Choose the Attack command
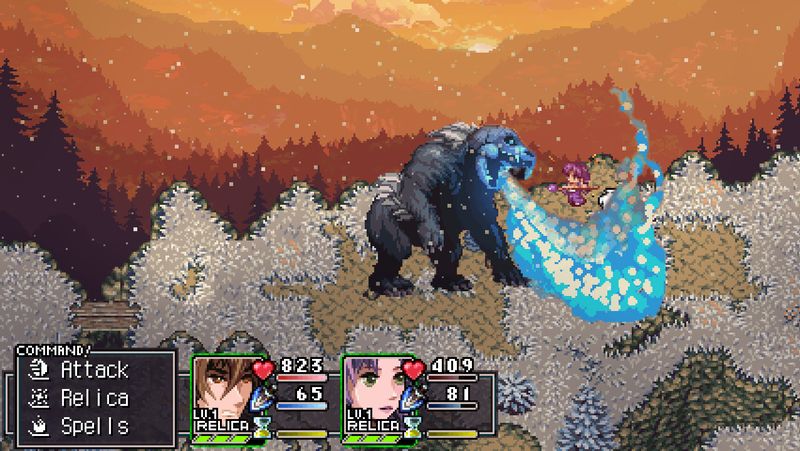Viewport: 800px width, 451px height. 94,370
